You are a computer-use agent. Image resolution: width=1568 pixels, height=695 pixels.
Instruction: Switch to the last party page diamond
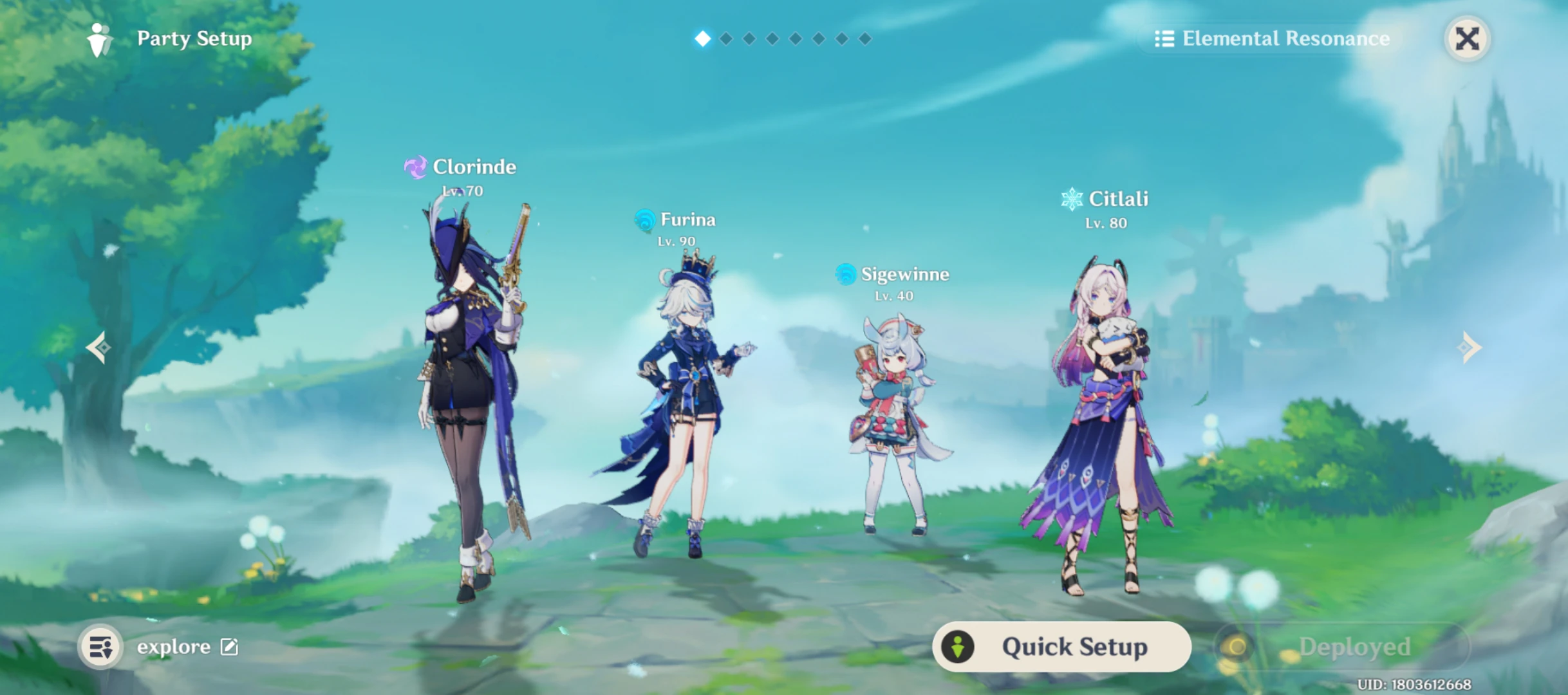point(866,39)
